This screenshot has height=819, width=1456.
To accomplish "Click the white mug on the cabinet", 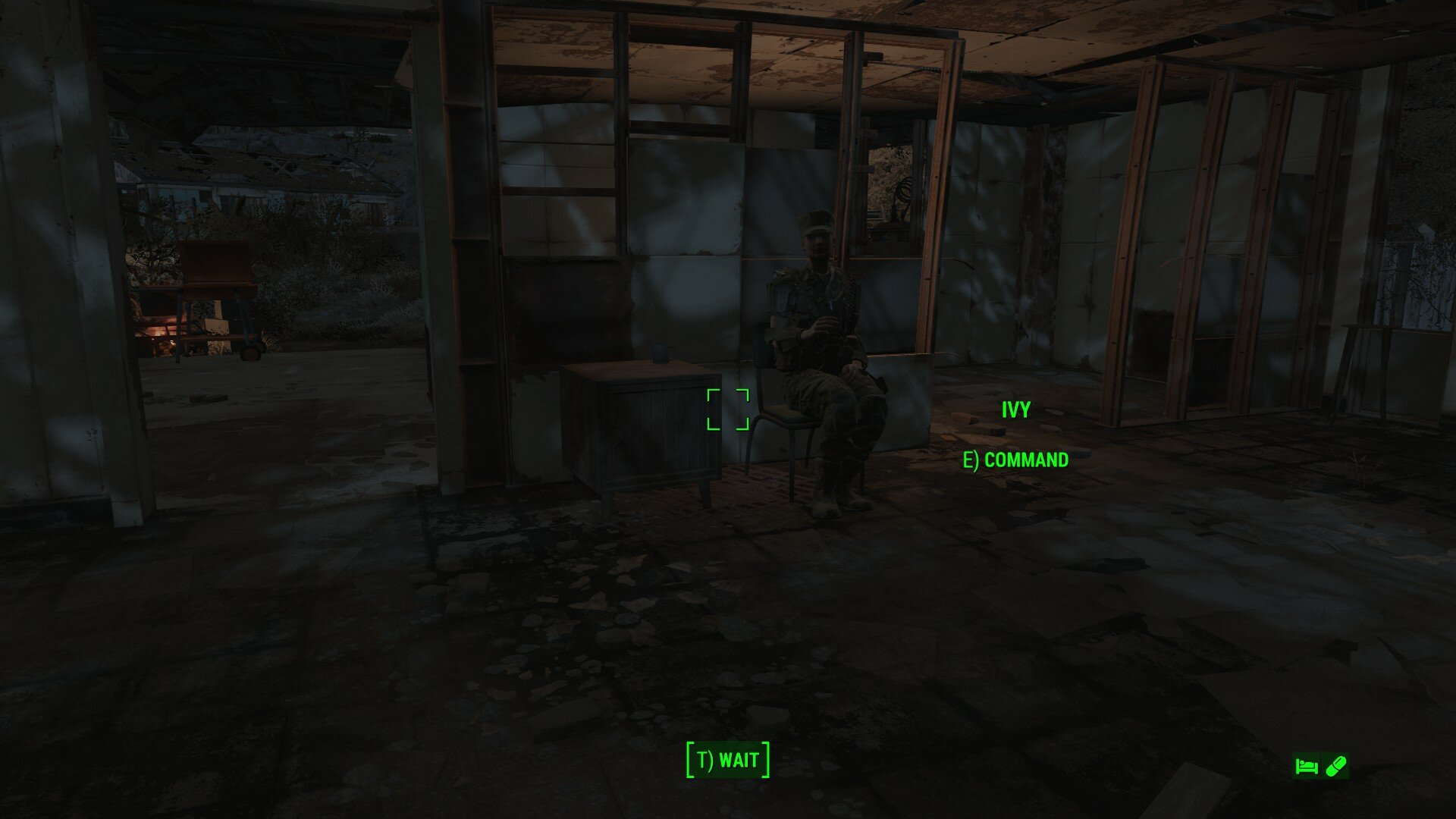I will (660, 353).
